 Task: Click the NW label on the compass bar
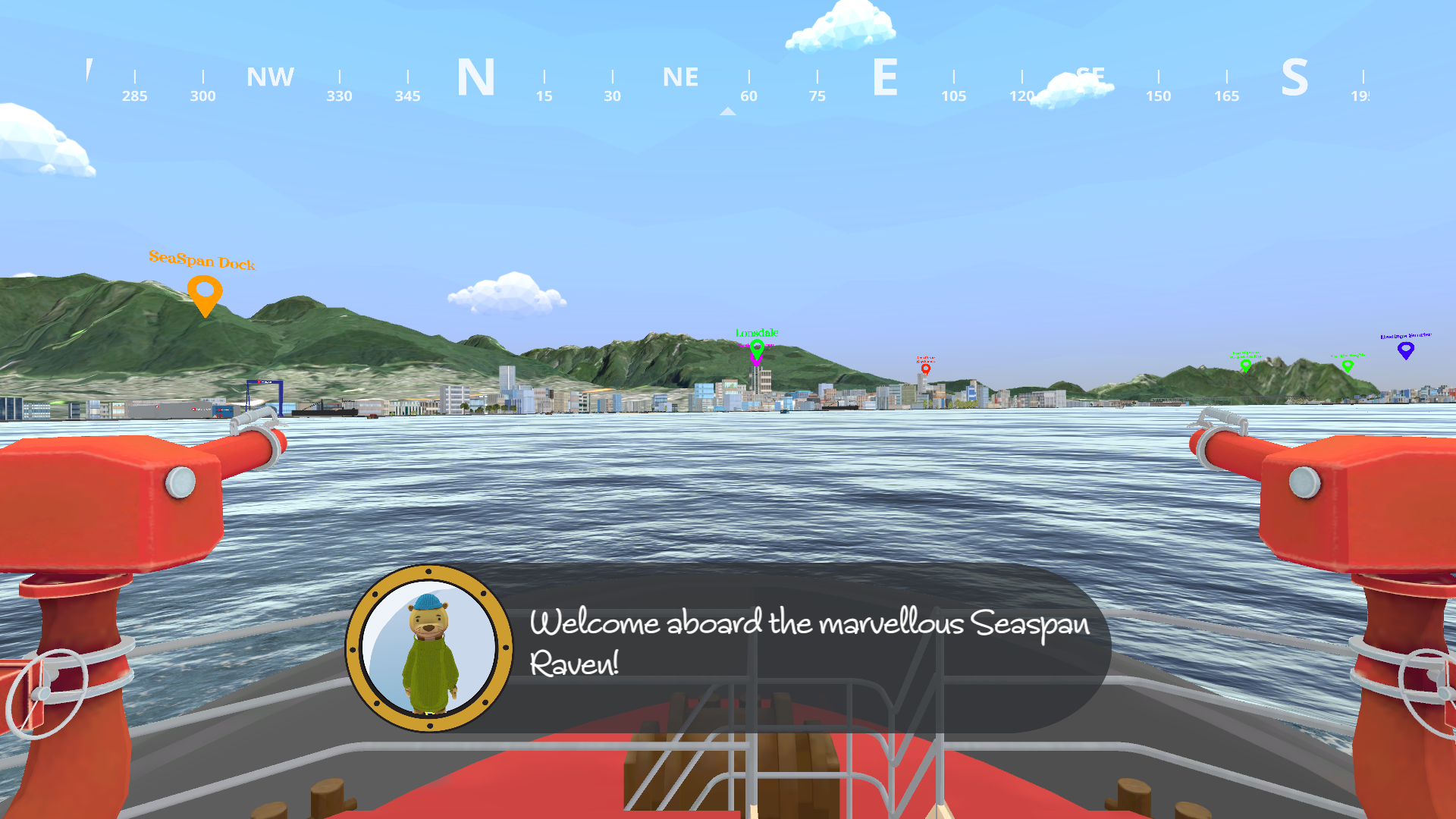pos(270,76)
